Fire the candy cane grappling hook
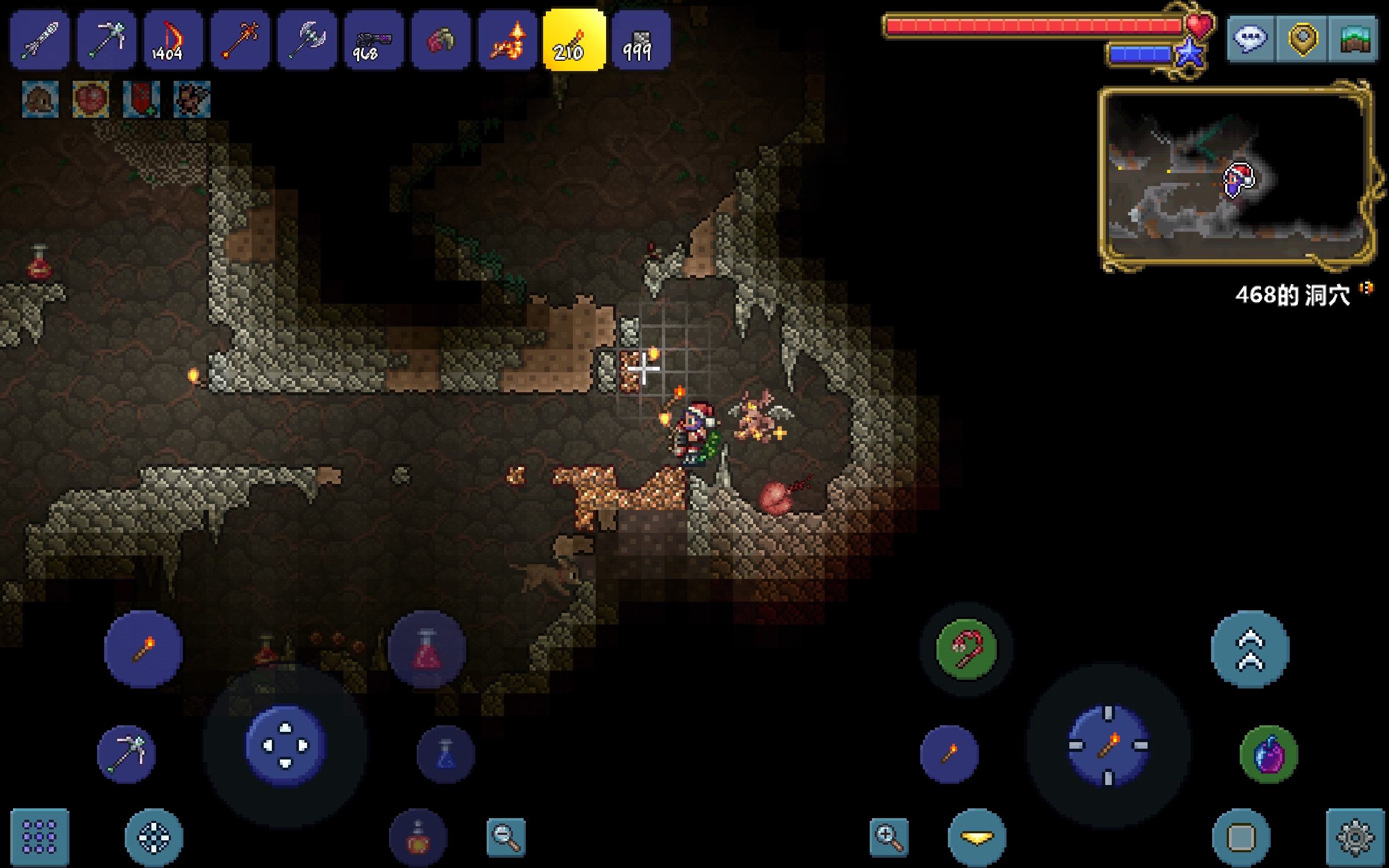1389x868 pixels. (966, 649)
